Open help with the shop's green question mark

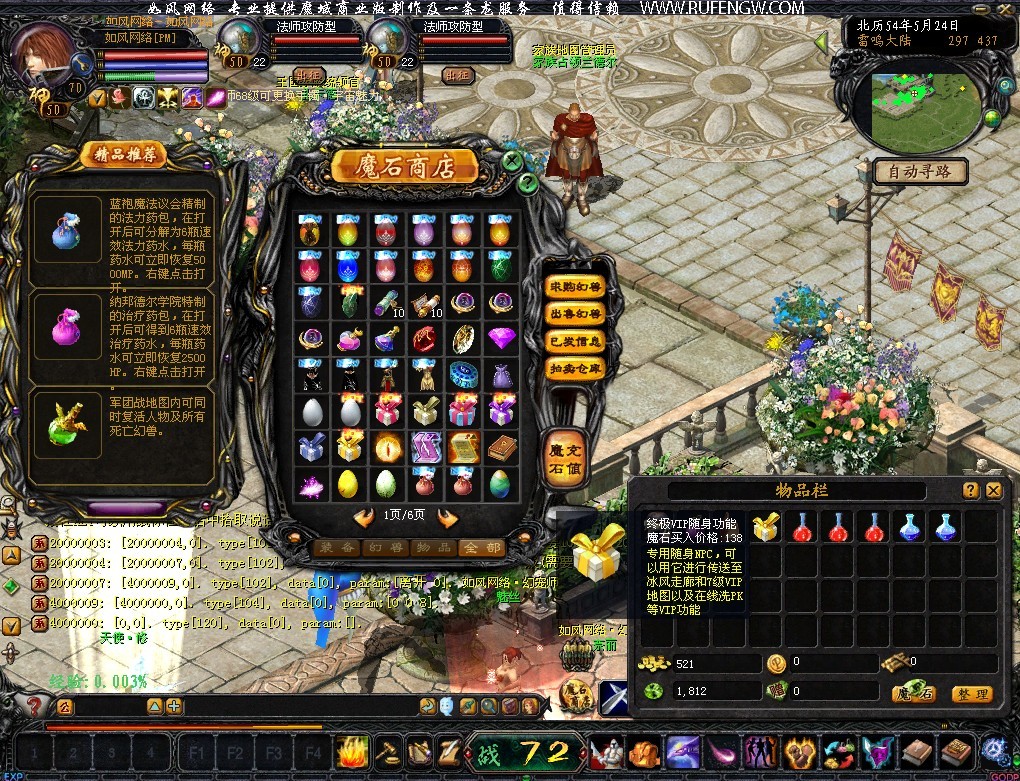528,182
